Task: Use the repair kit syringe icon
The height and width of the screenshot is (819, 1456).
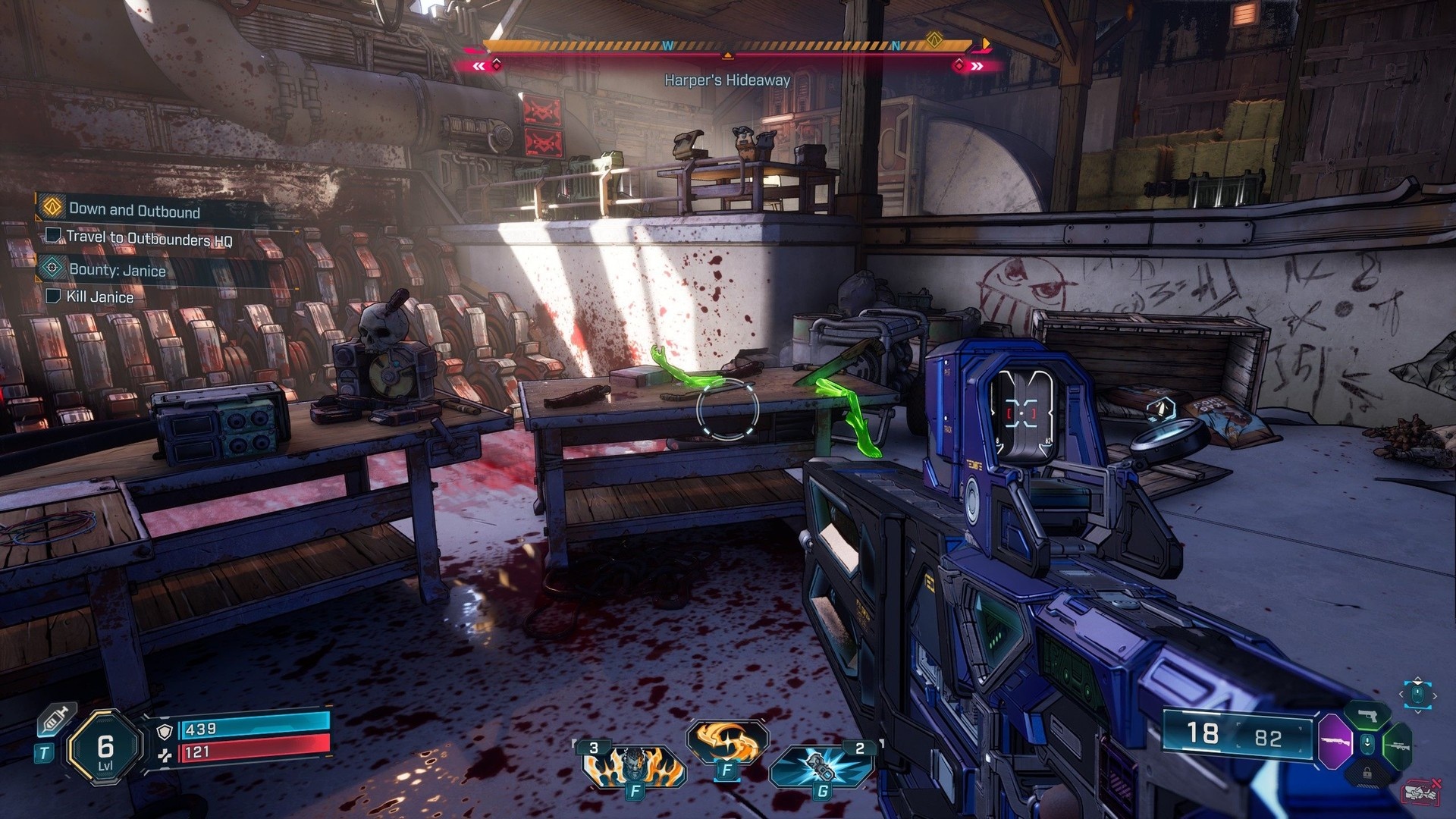Action: [58, 719]
